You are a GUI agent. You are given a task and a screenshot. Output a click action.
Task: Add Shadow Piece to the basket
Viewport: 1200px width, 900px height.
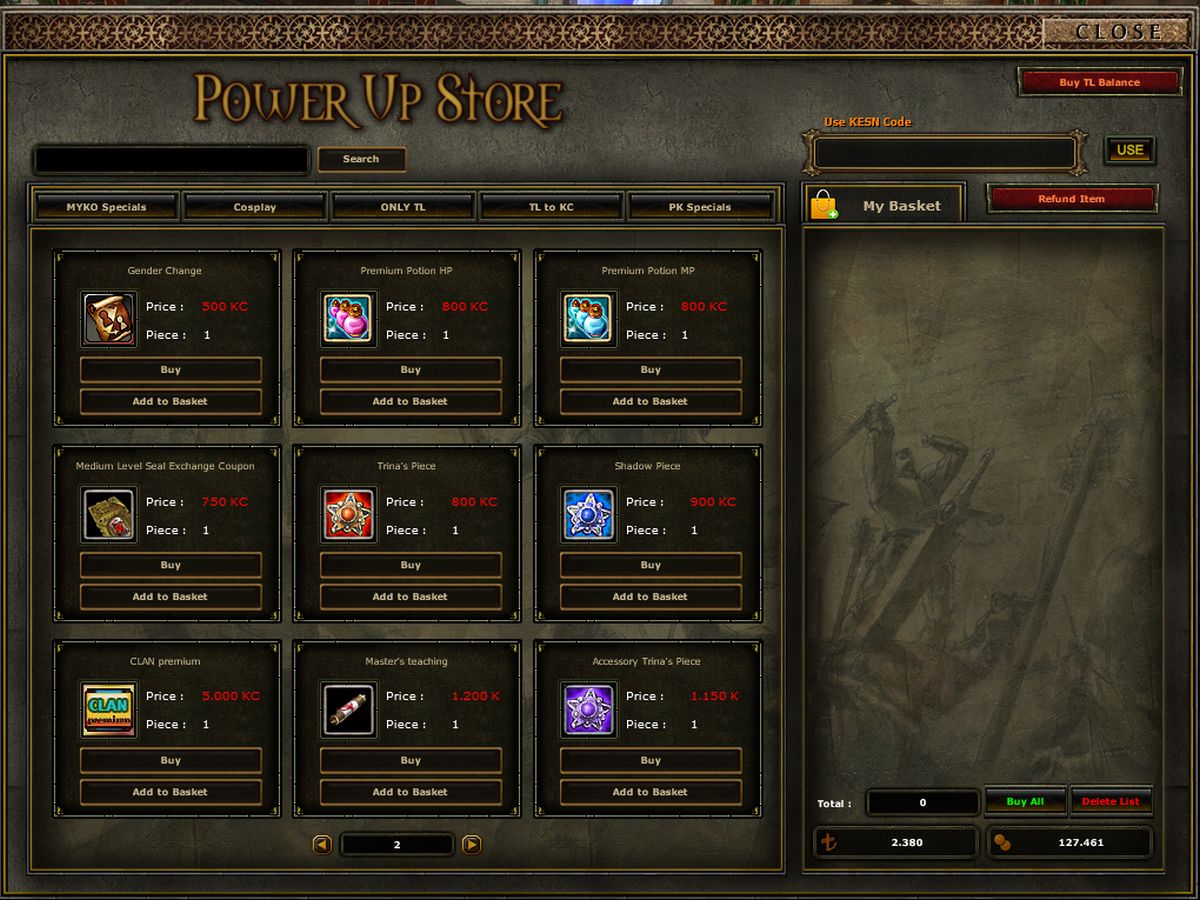click(x=650, y=597)
